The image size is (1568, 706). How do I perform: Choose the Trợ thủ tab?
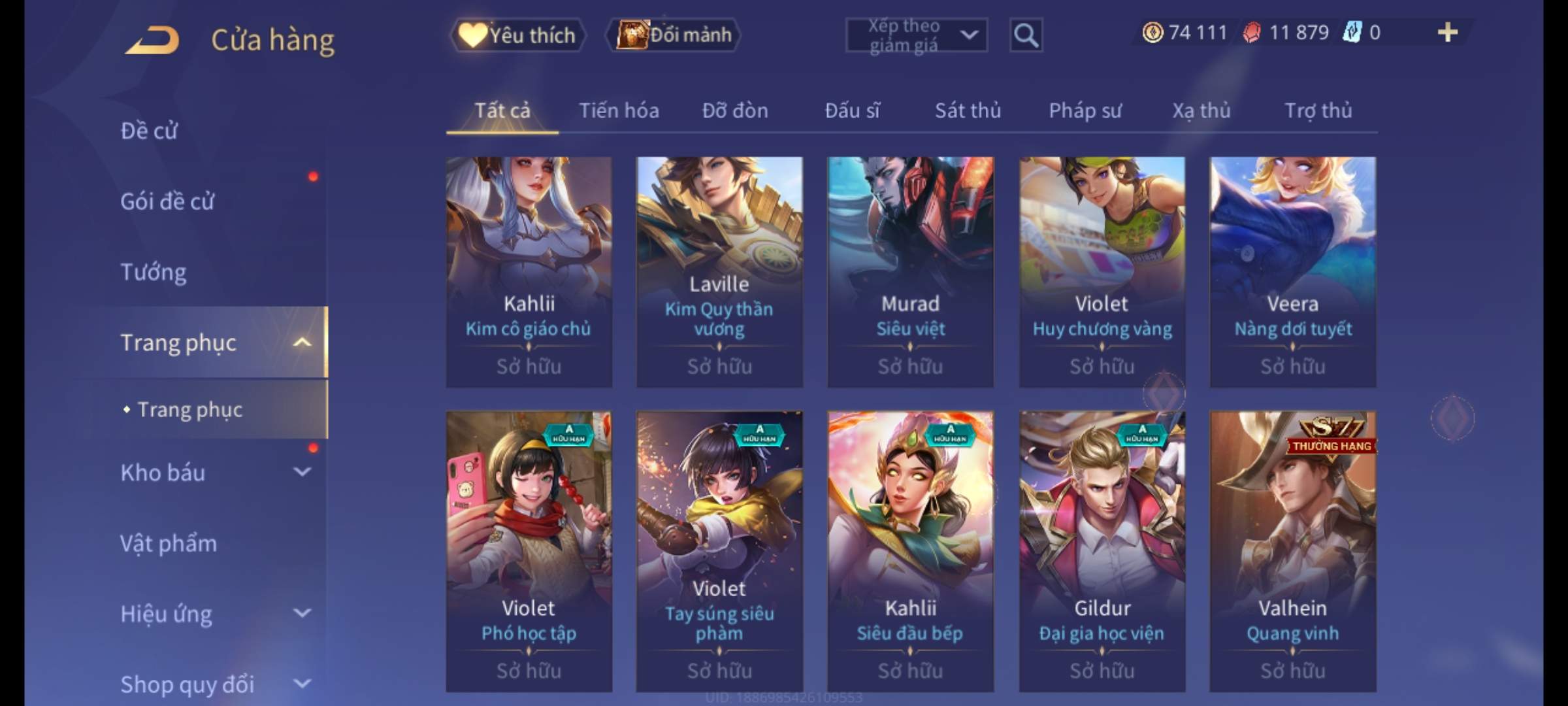(1318, 111)
